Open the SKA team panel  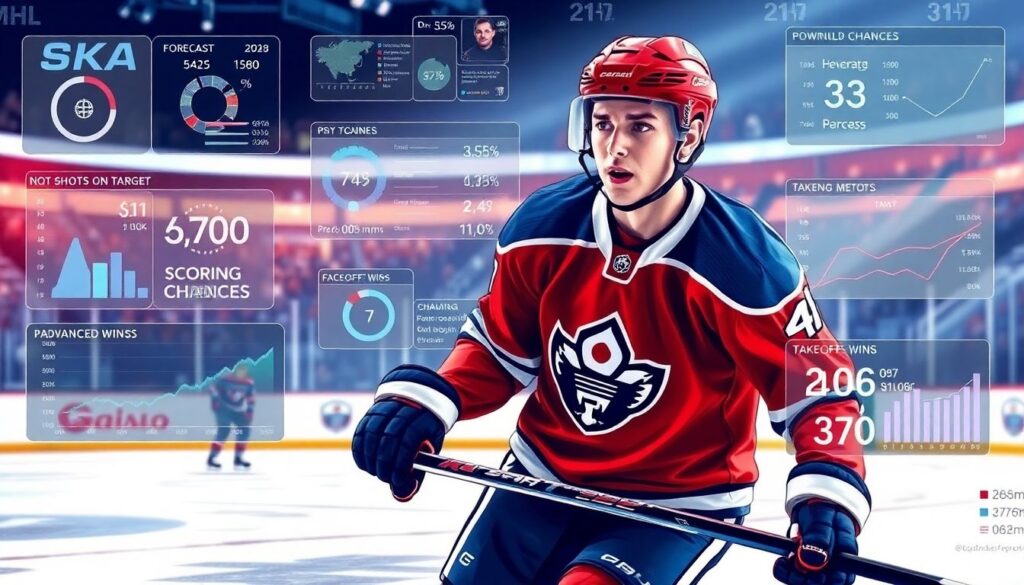tap(84, 93)
